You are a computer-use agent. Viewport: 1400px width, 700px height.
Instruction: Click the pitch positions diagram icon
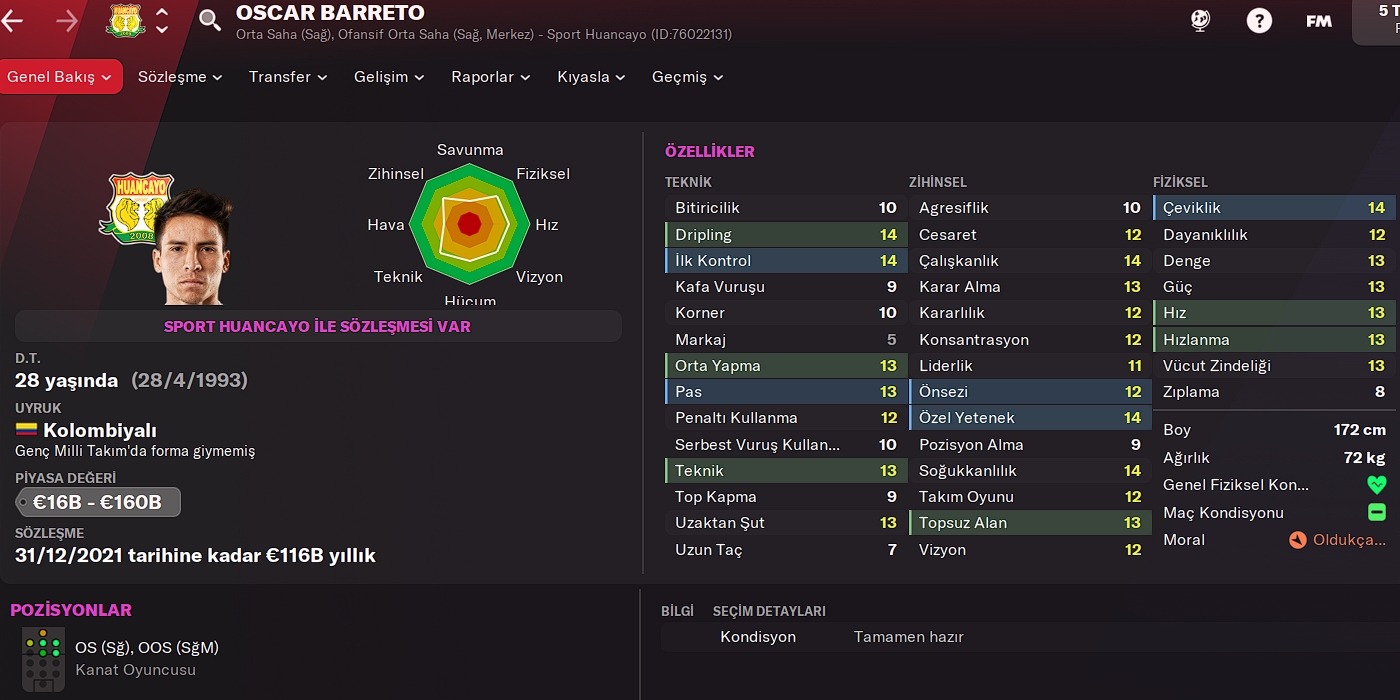(43, 658)
